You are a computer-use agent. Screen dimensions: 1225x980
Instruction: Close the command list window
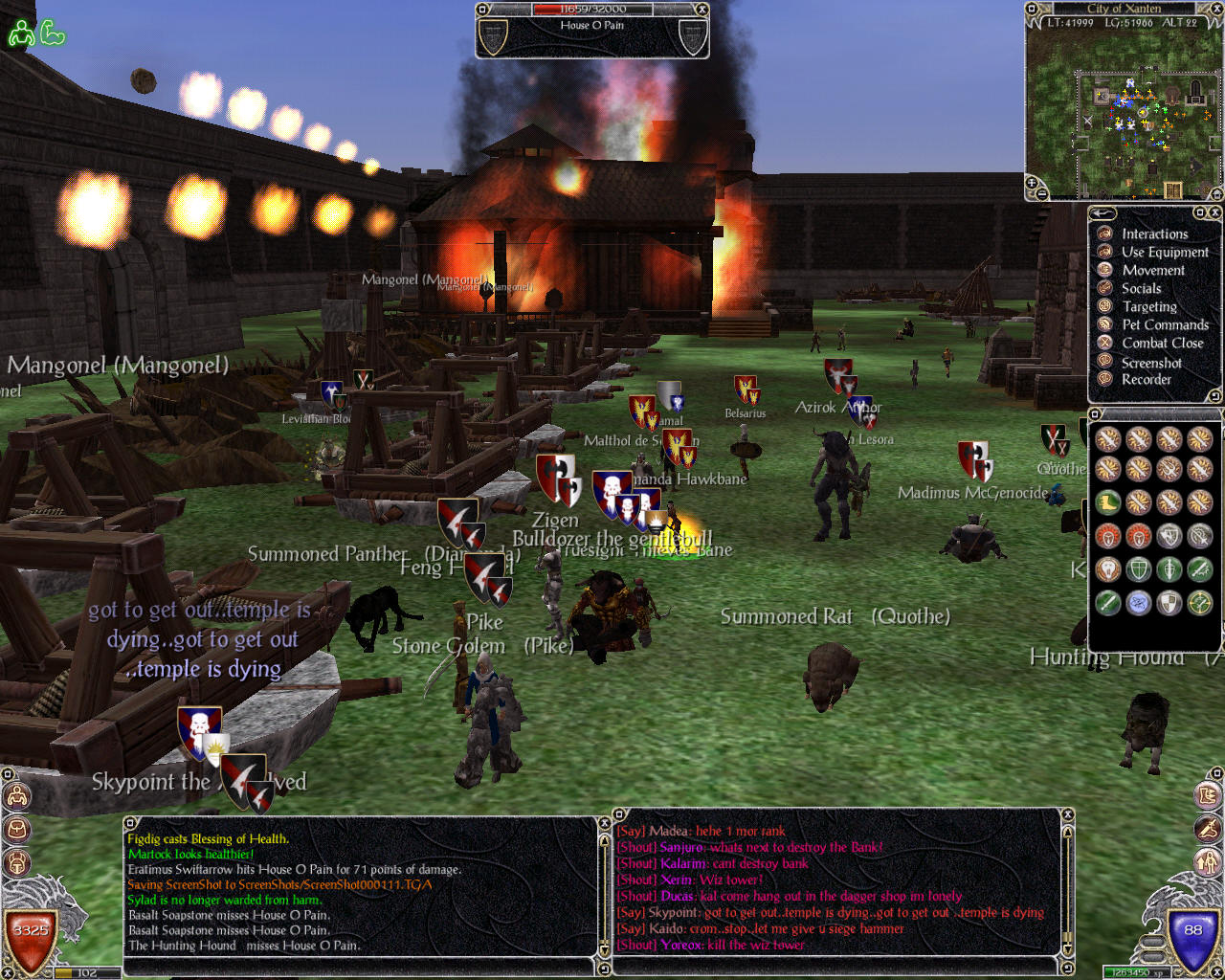[x=1215, y=212]
